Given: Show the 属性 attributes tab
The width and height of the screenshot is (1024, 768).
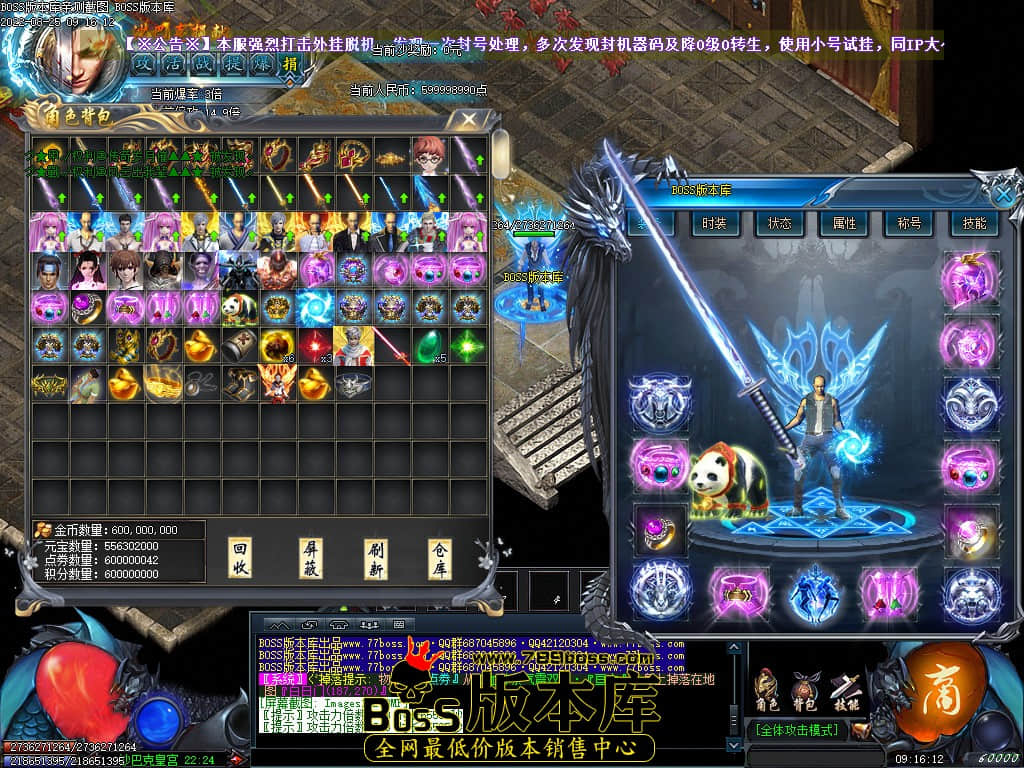Looking at the screenshot, I should coord(844,224).
